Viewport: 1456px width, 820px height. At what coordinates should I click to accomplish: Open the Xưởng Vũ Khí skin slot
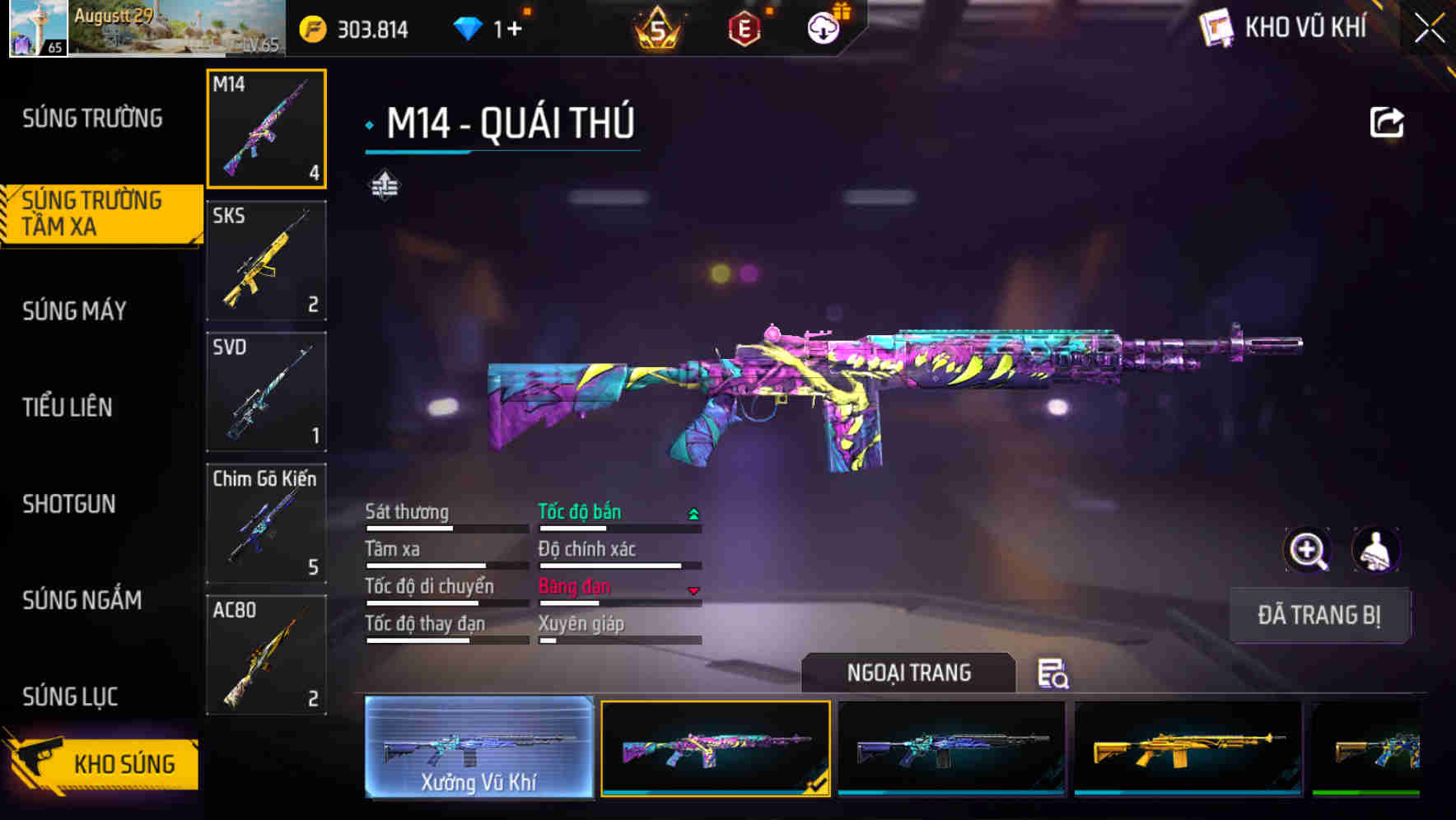point(478,748)
